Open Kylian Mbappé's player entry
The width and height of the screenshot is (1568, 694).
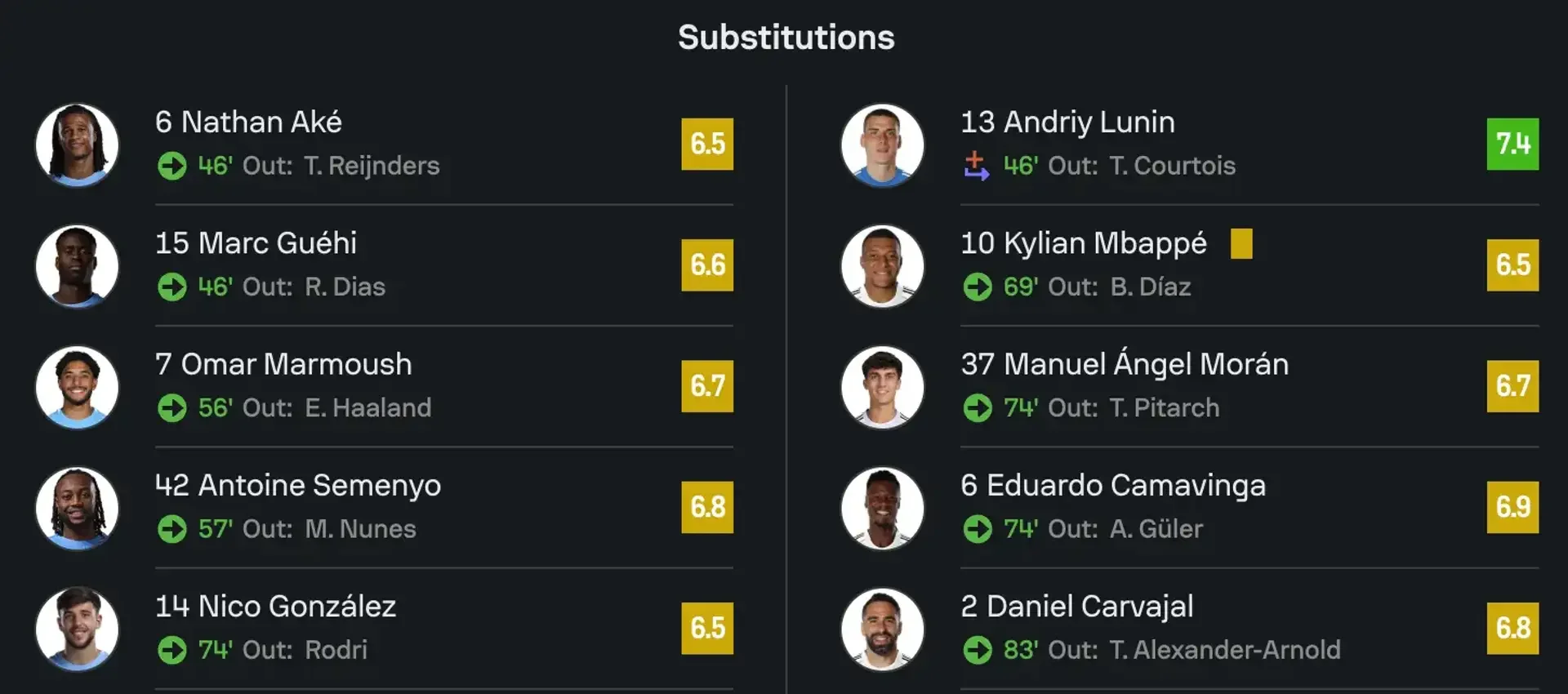[1083, 243]
